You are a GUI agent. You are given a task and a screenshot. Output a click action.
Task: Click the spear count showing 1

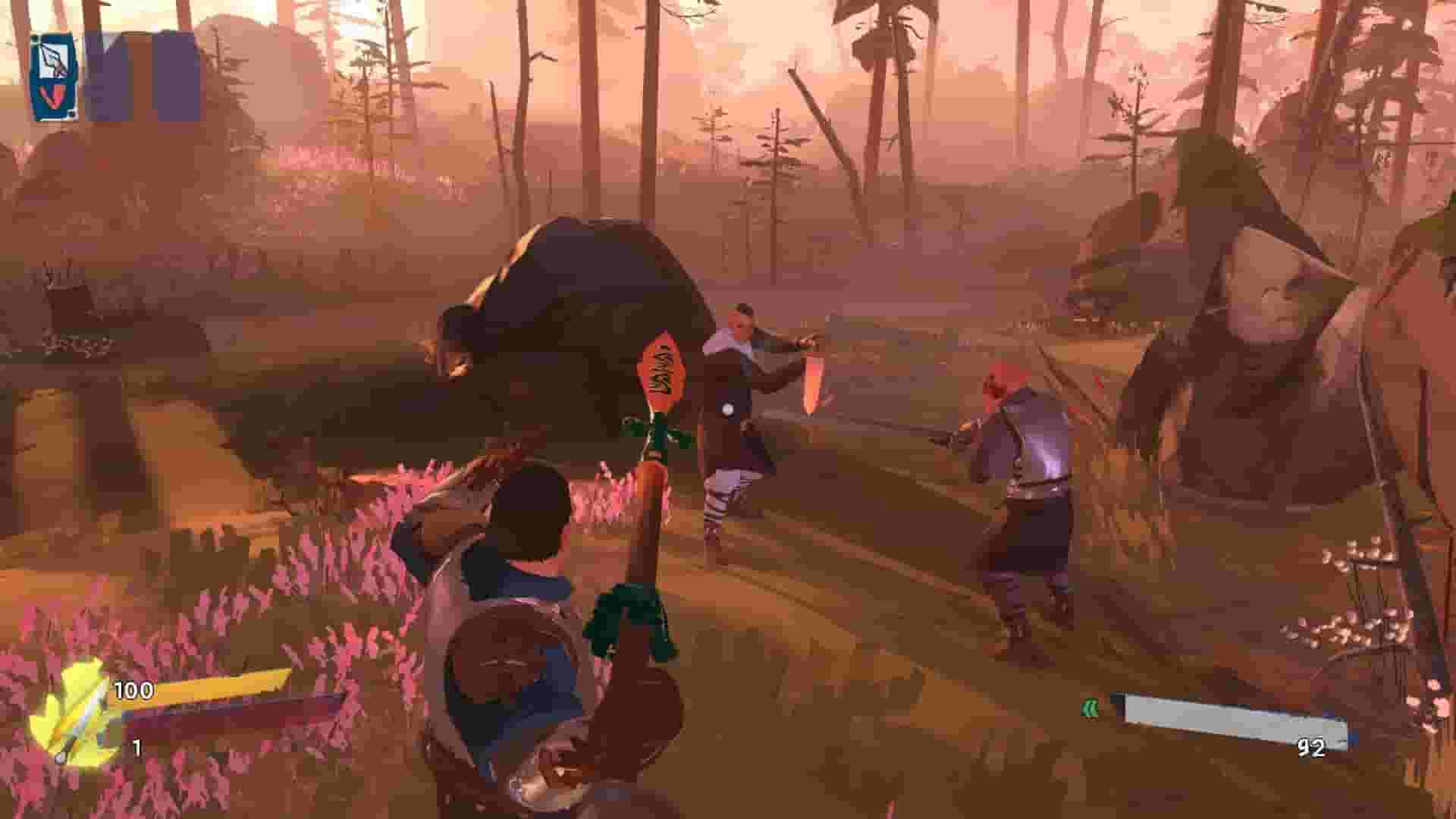(136, 747)
